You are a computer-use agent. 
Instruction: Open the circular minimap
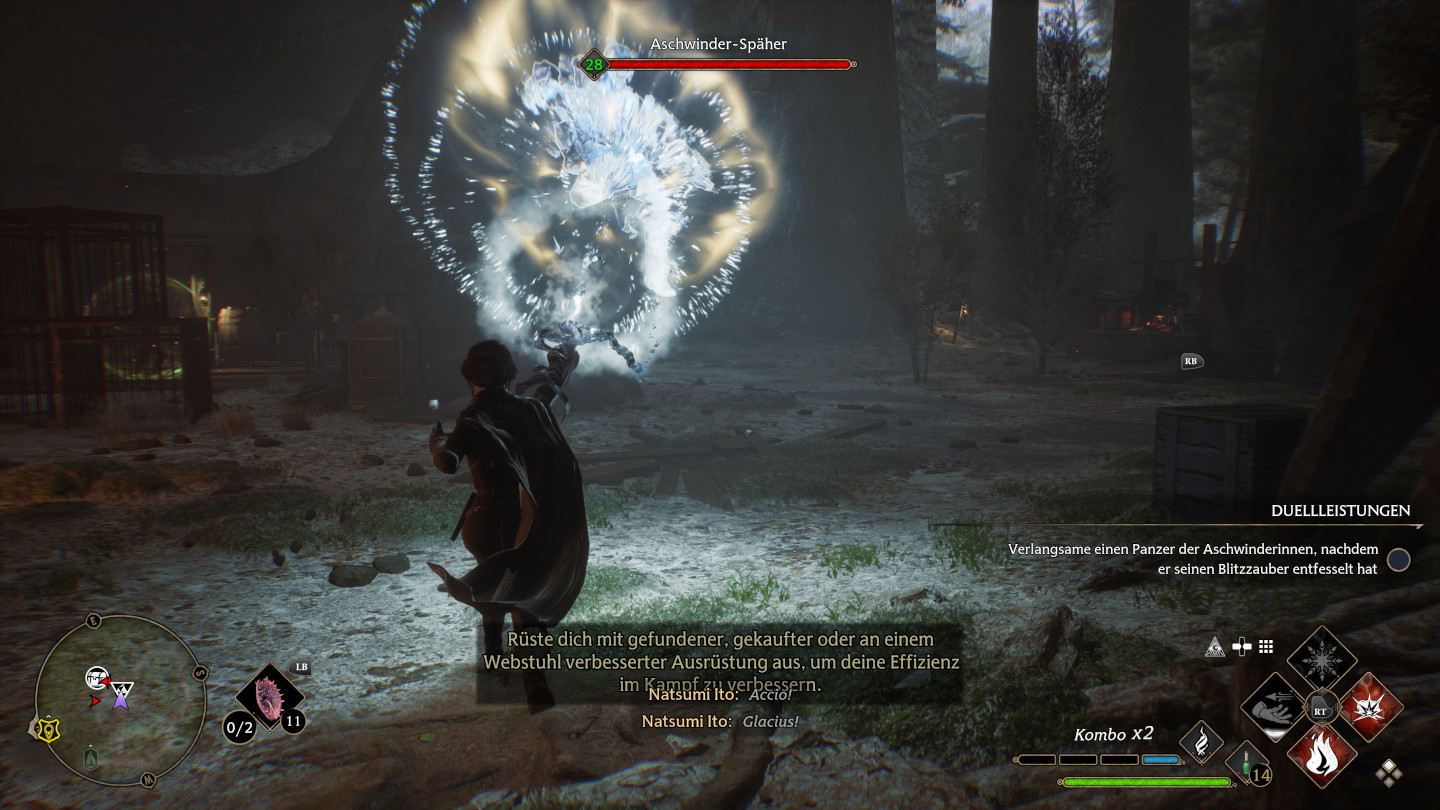coord(120,700)
